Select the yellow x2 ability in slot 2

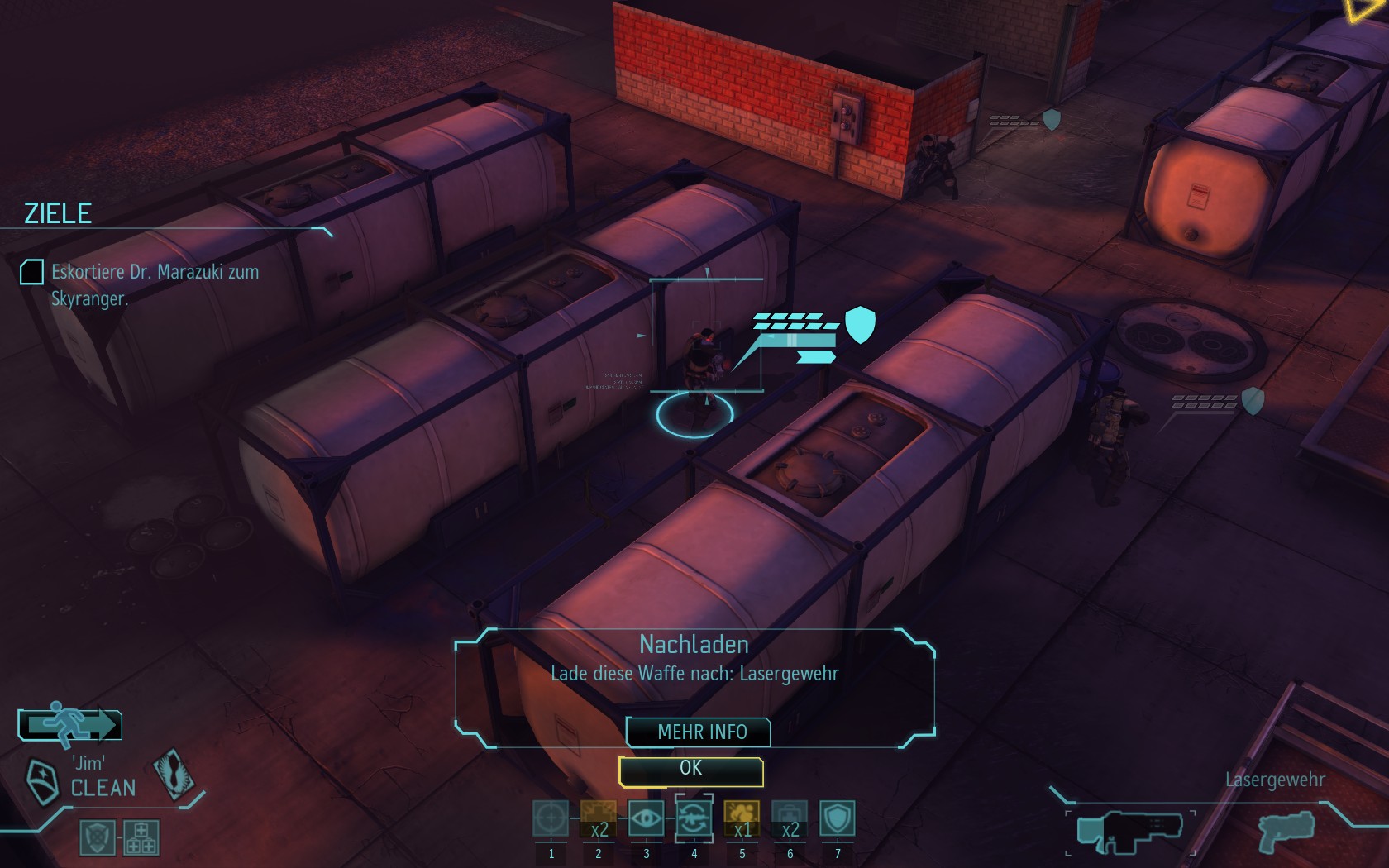pyautogui.click(x=599, y=819)
